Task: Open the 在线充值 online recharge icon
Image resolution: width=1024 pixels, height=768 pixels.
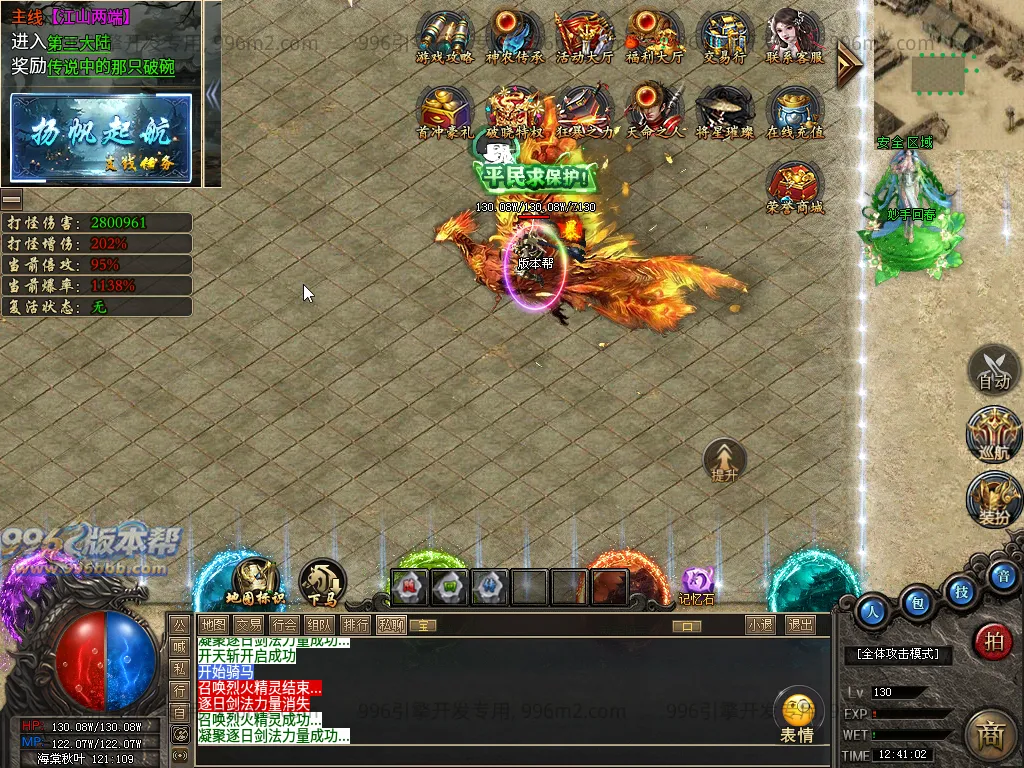Action: pyautogui.click(x=795, y=110)
